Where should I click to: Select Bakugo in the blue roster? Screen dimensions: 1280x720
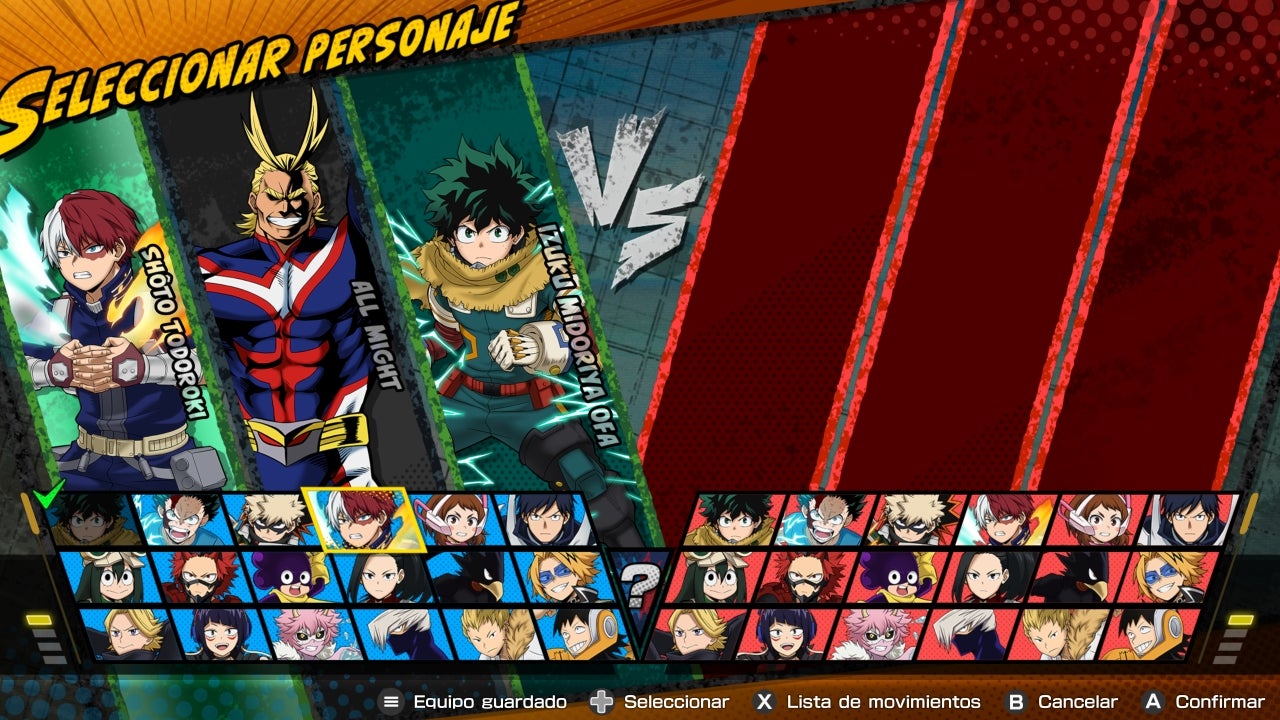(263, 519)
